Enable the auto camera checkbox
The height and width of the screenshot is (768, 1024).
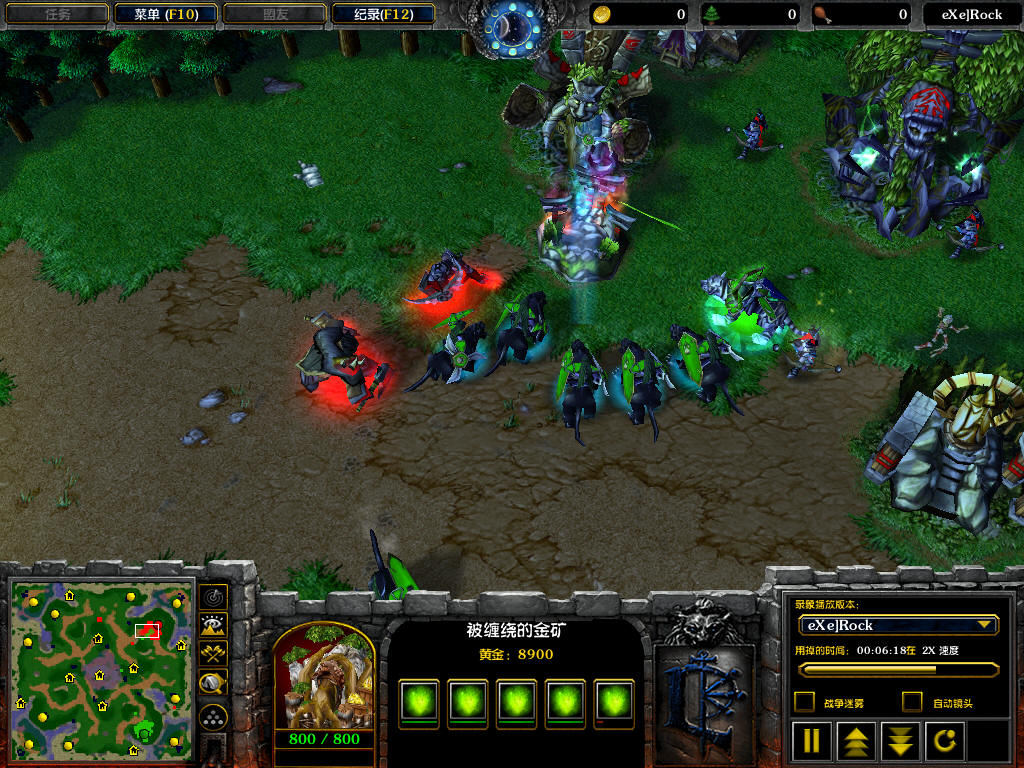coord(912,702)
